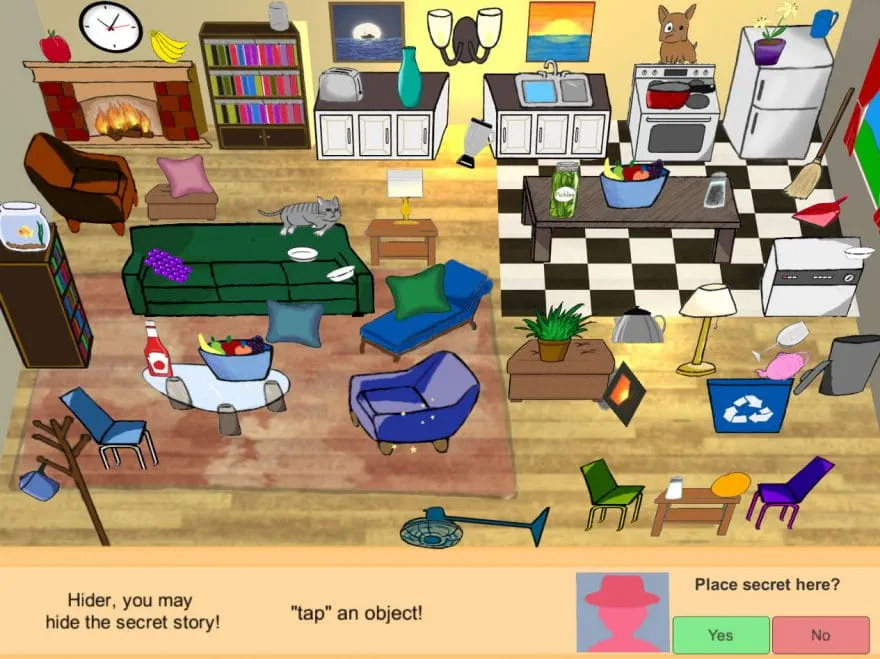Viewport: 880px width, 659px height.
Task: Tap the silver toaster on the counter
Action: pos(341,85)
